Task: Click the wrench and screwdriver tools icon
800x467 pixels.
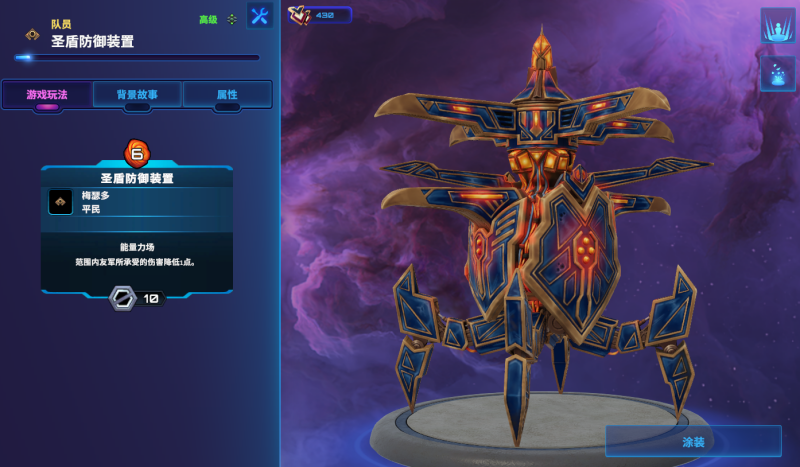Action: pos(260,16)
